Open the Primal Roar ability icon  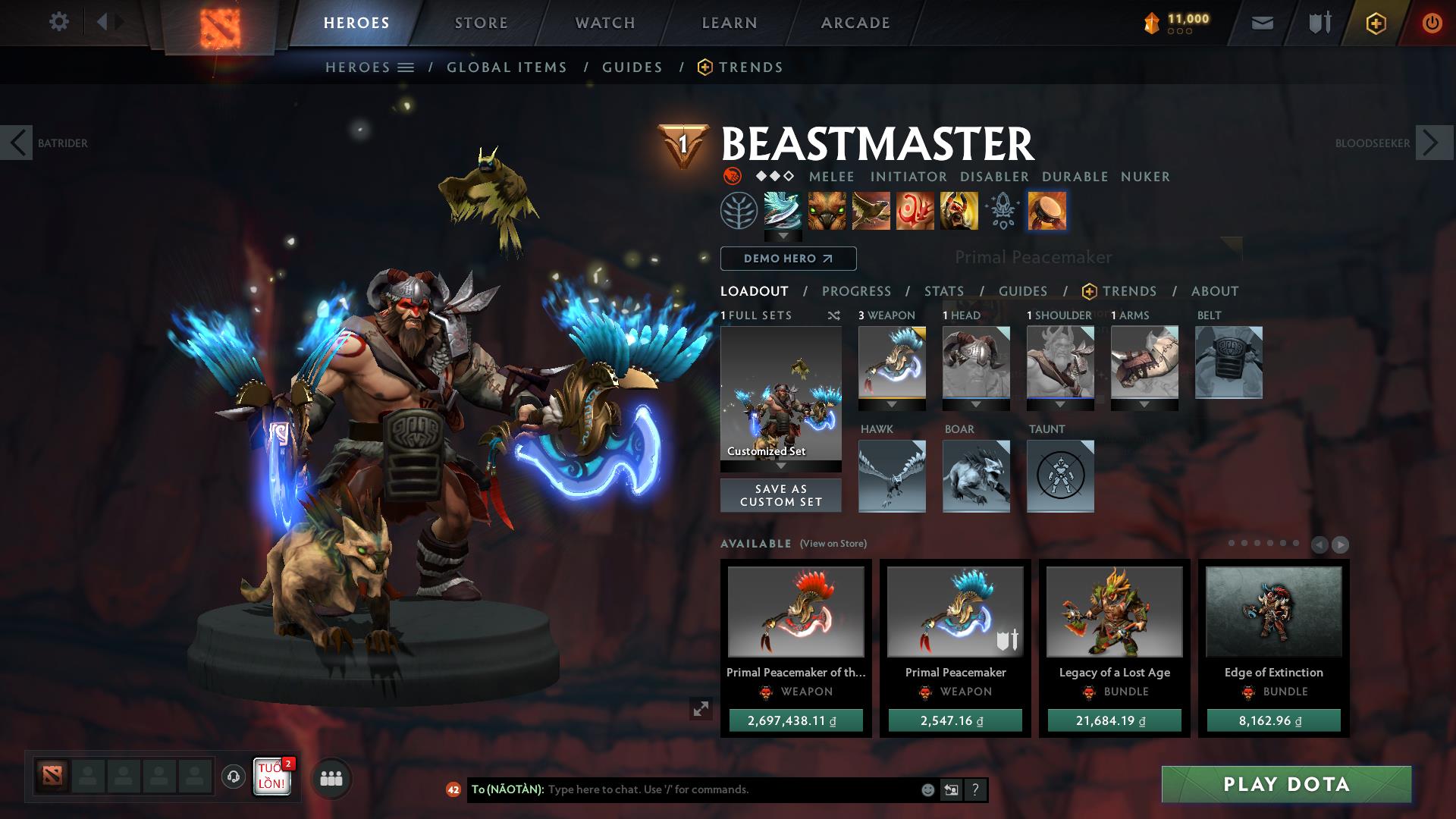(958, 212)
